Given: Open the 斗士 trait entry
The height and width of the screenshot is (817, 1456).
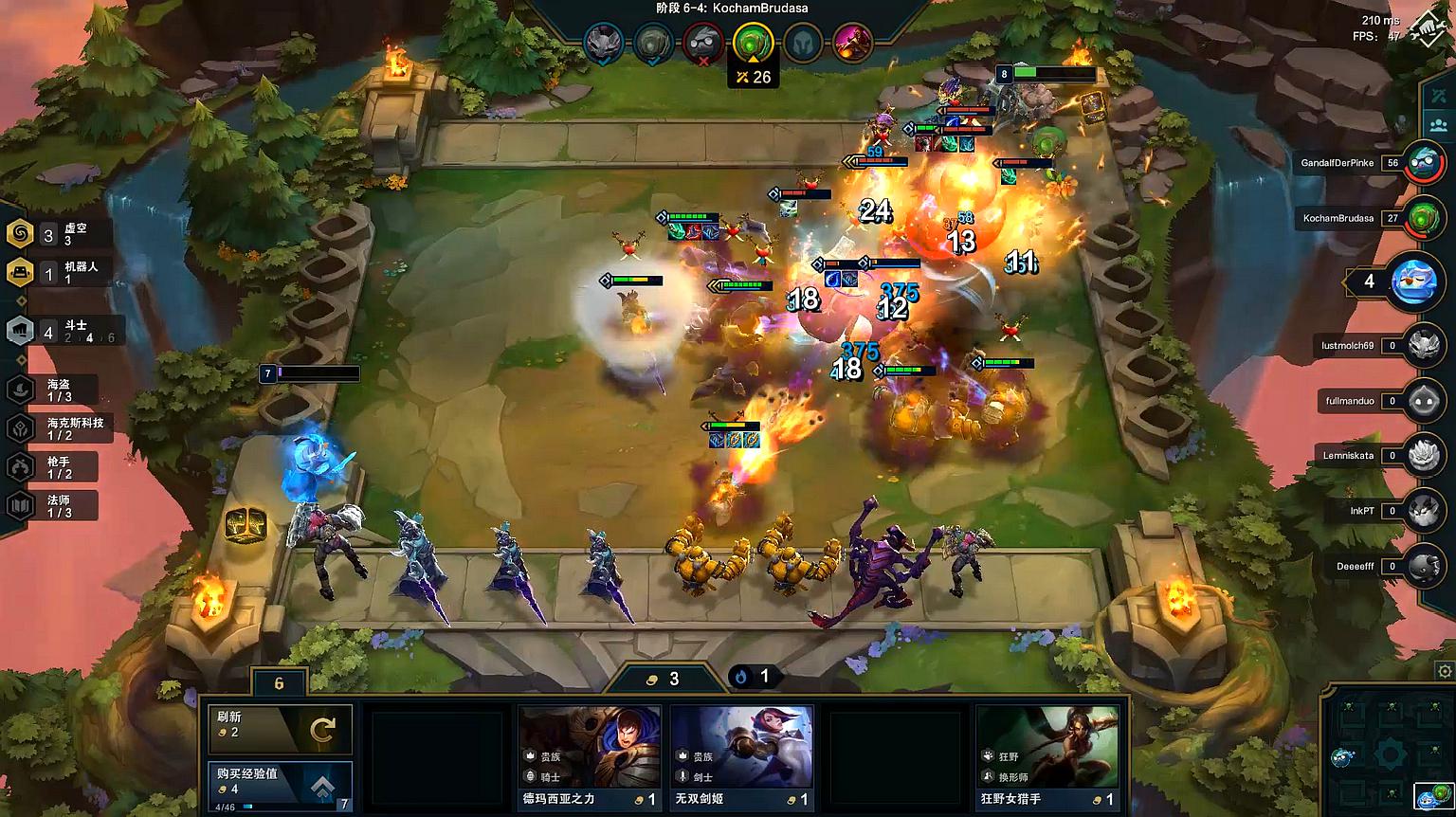Looking at the screenshot, I should [63, 331].
